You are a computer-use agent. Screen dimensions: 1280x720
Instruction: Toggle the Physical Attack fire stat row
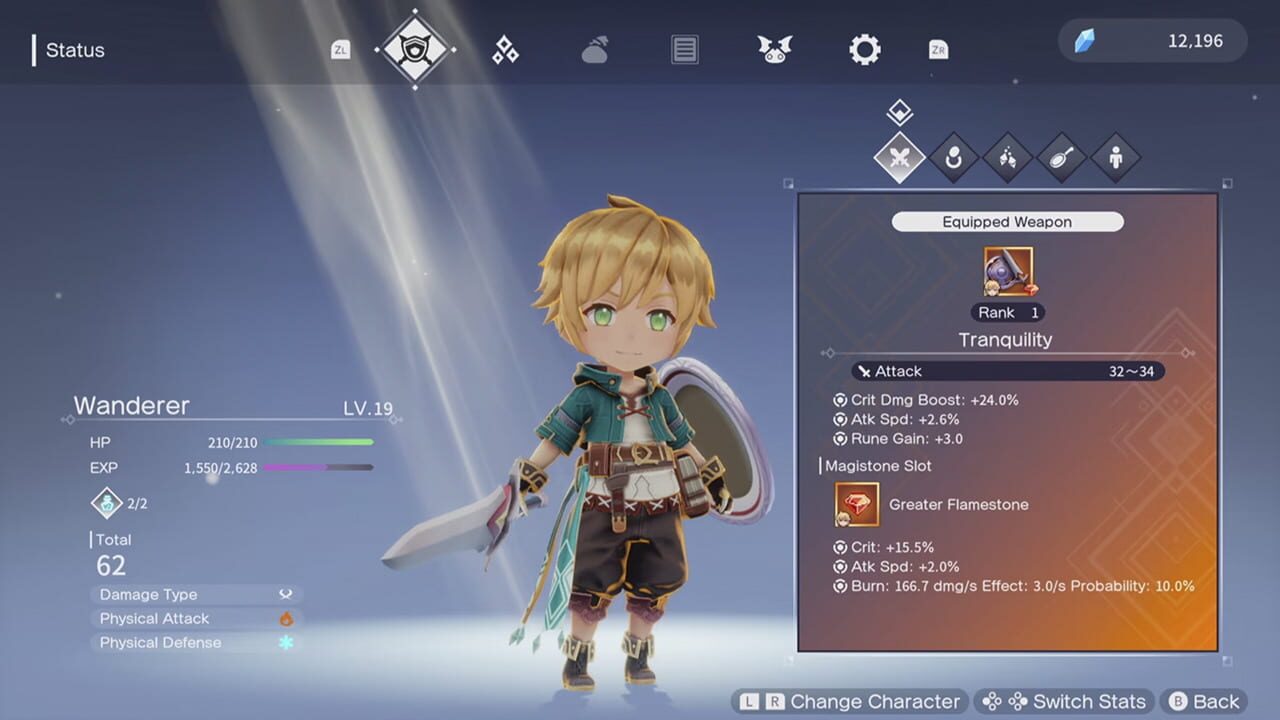[195, 618]
